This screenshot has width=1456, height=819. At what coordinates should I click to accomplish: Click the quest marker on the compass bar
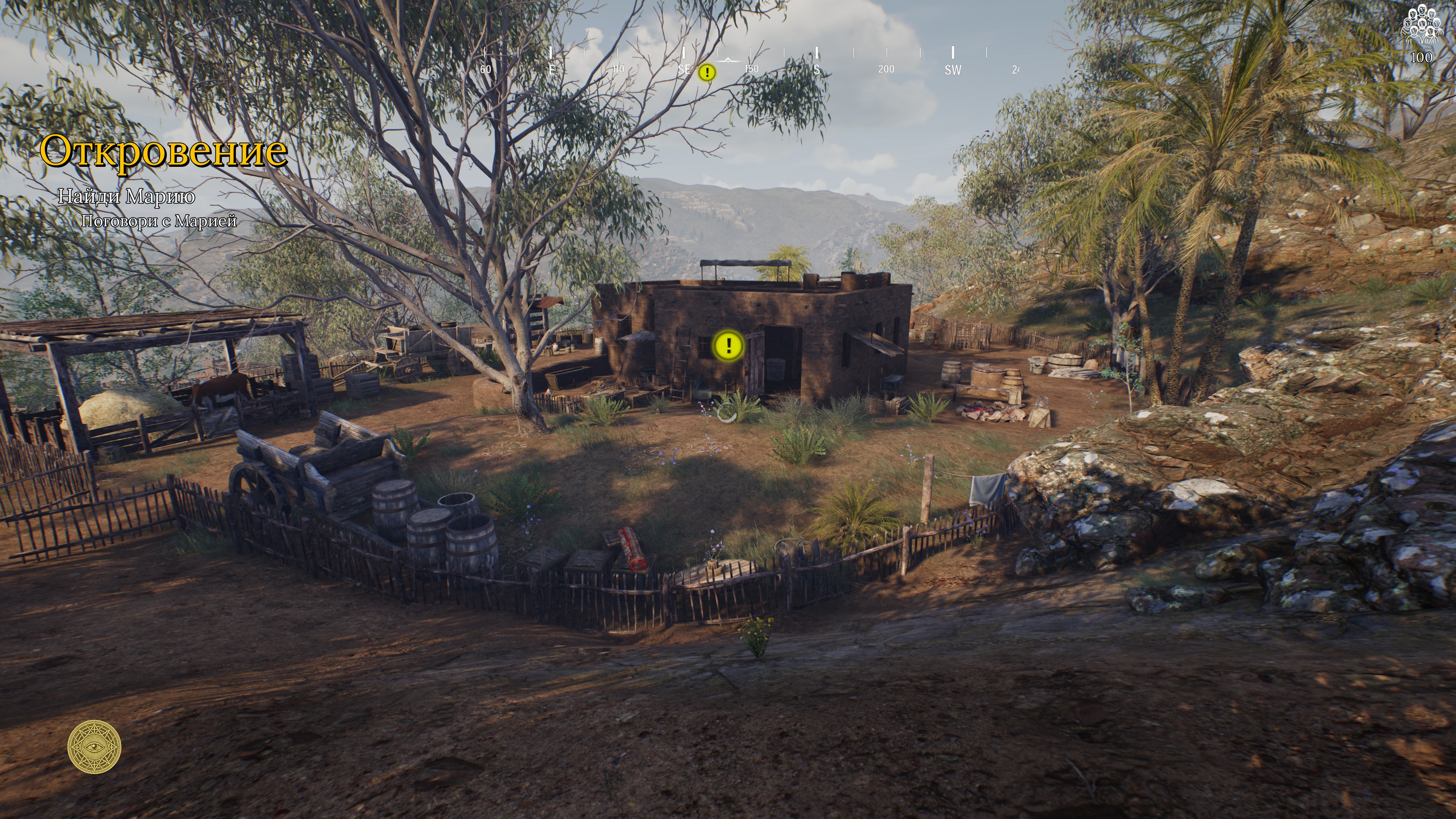[706, 73]
